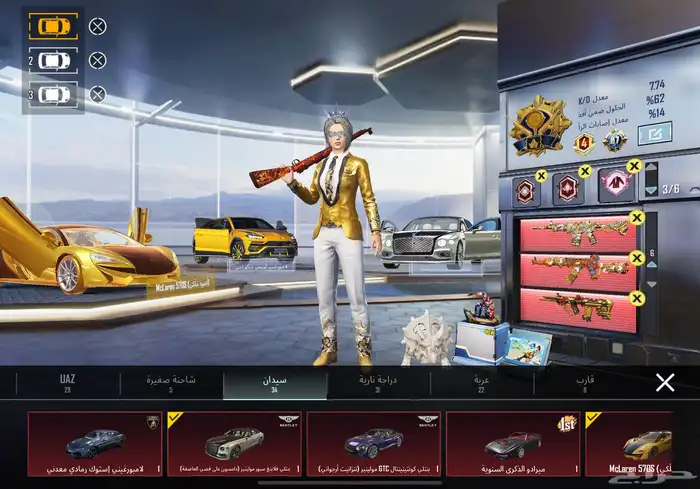Close the vehicle selection panel
The image size is (700, 489).
665,382
